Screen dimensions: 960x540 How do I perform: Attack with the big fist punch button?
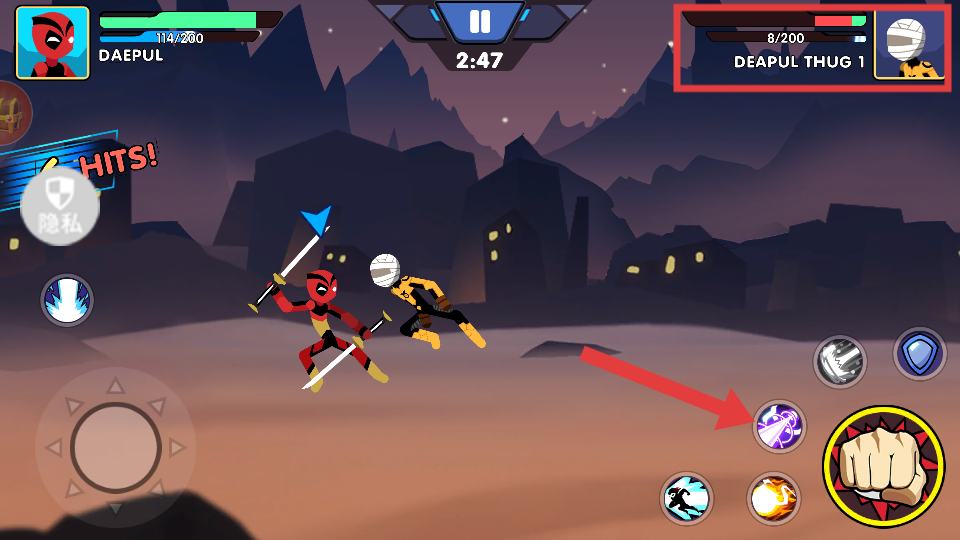[883, 466]
